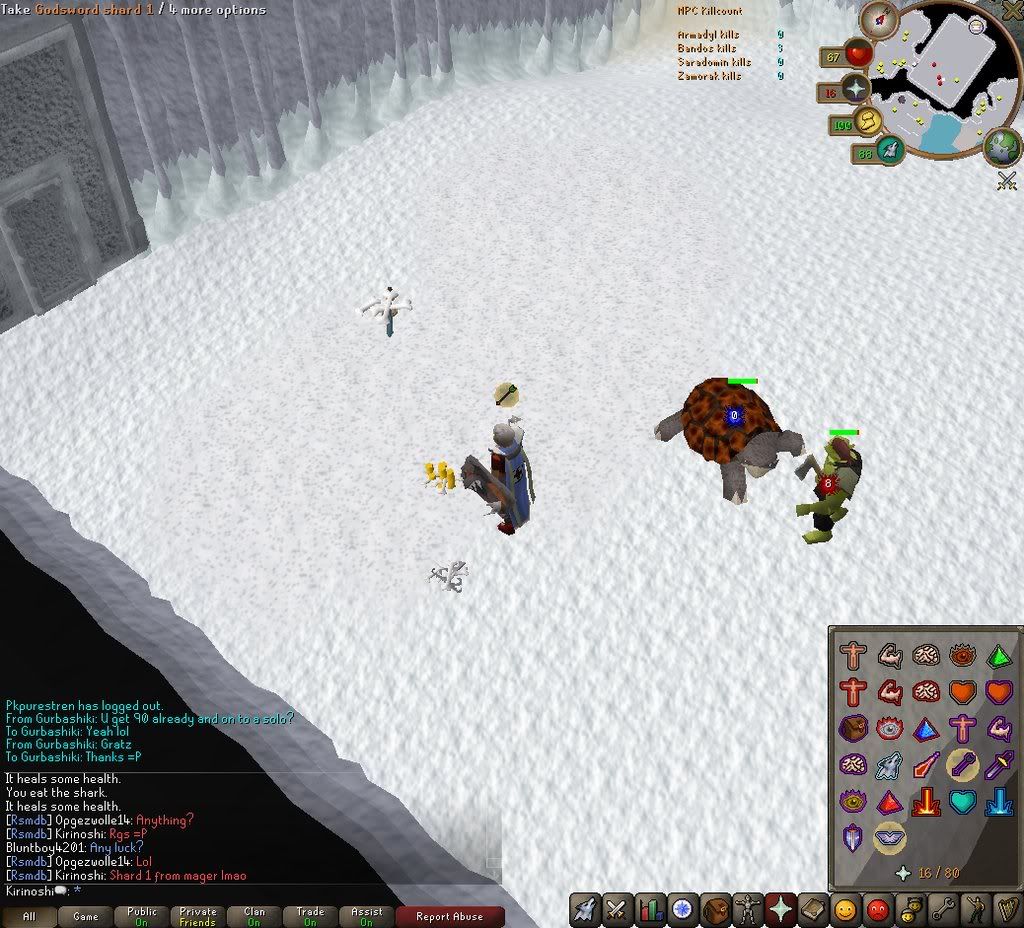Toggle the teal heart prayer

coord(962,801)
